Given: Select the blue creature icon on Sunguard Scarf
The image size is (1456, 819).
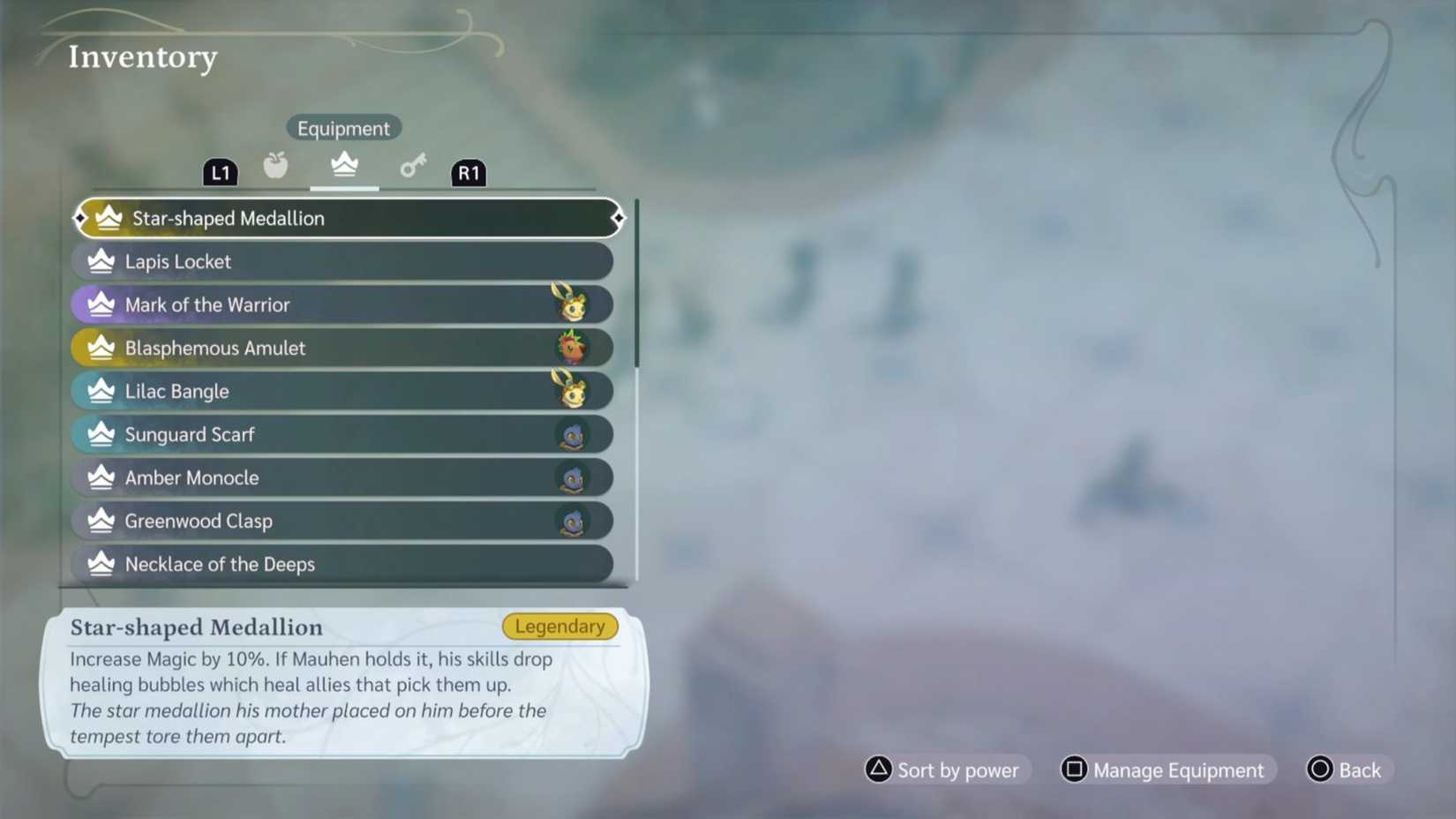Looking at the screenshot, I should point(575,433).
